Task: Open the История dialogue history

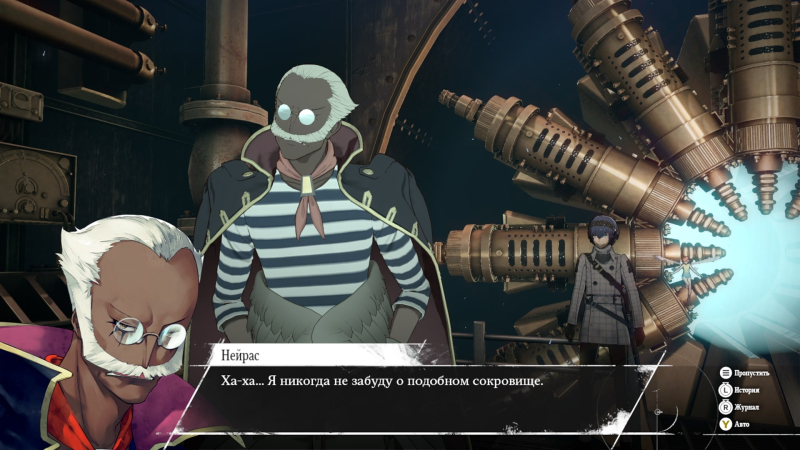Action: 746,390
